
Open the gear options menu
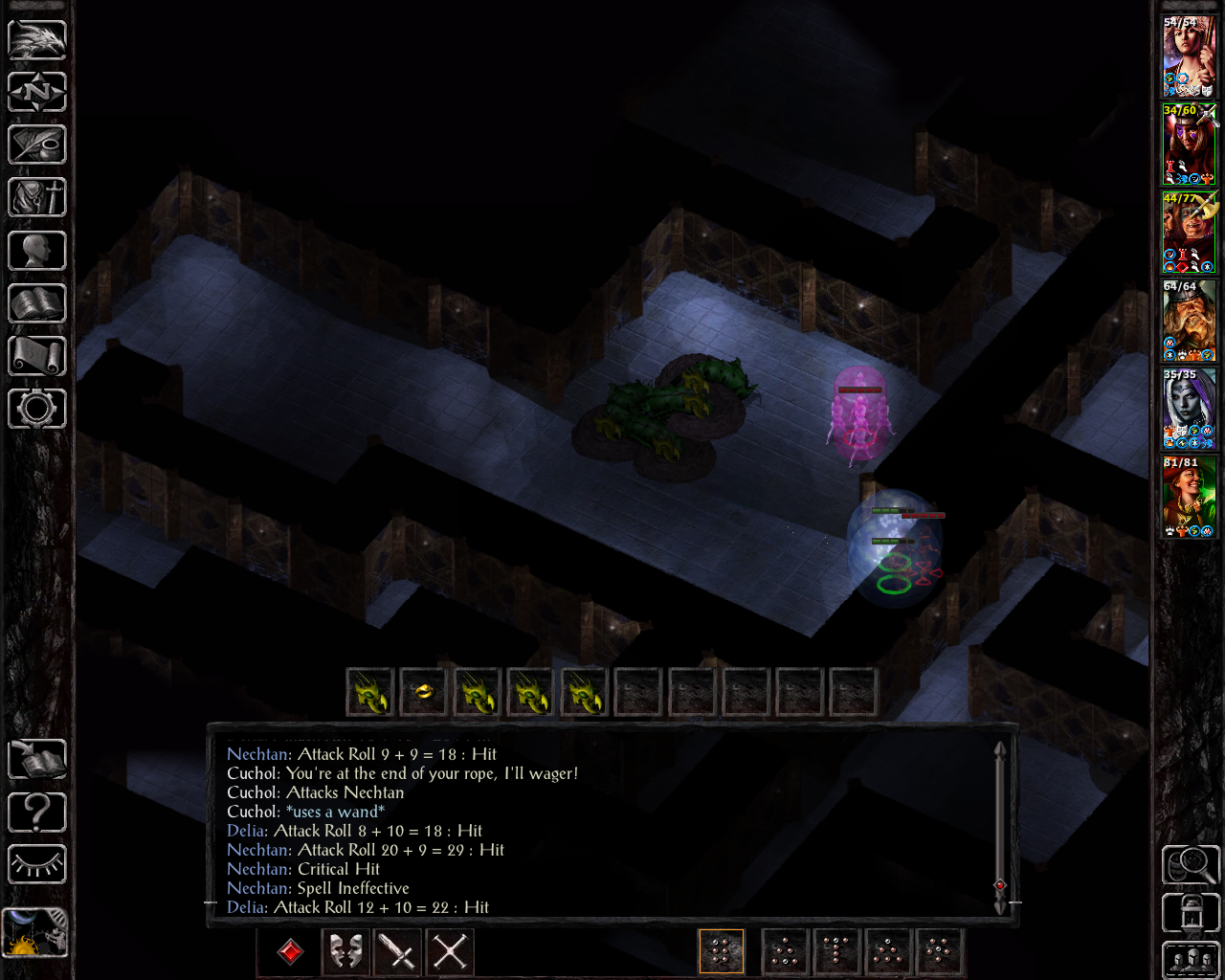(37, 409)
